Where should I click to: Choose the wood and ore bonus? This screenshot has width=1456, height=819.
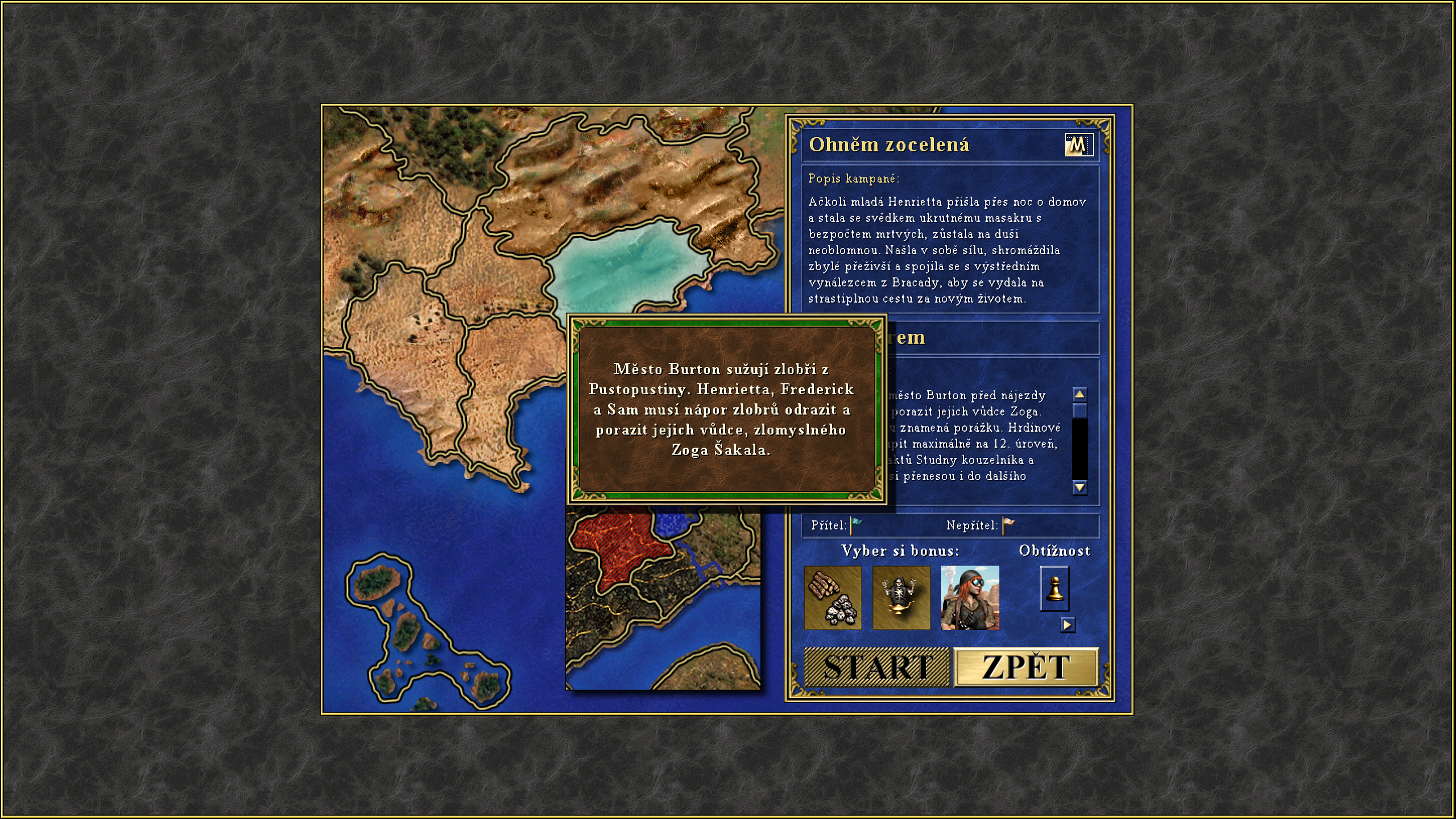(x=833, y=598)
